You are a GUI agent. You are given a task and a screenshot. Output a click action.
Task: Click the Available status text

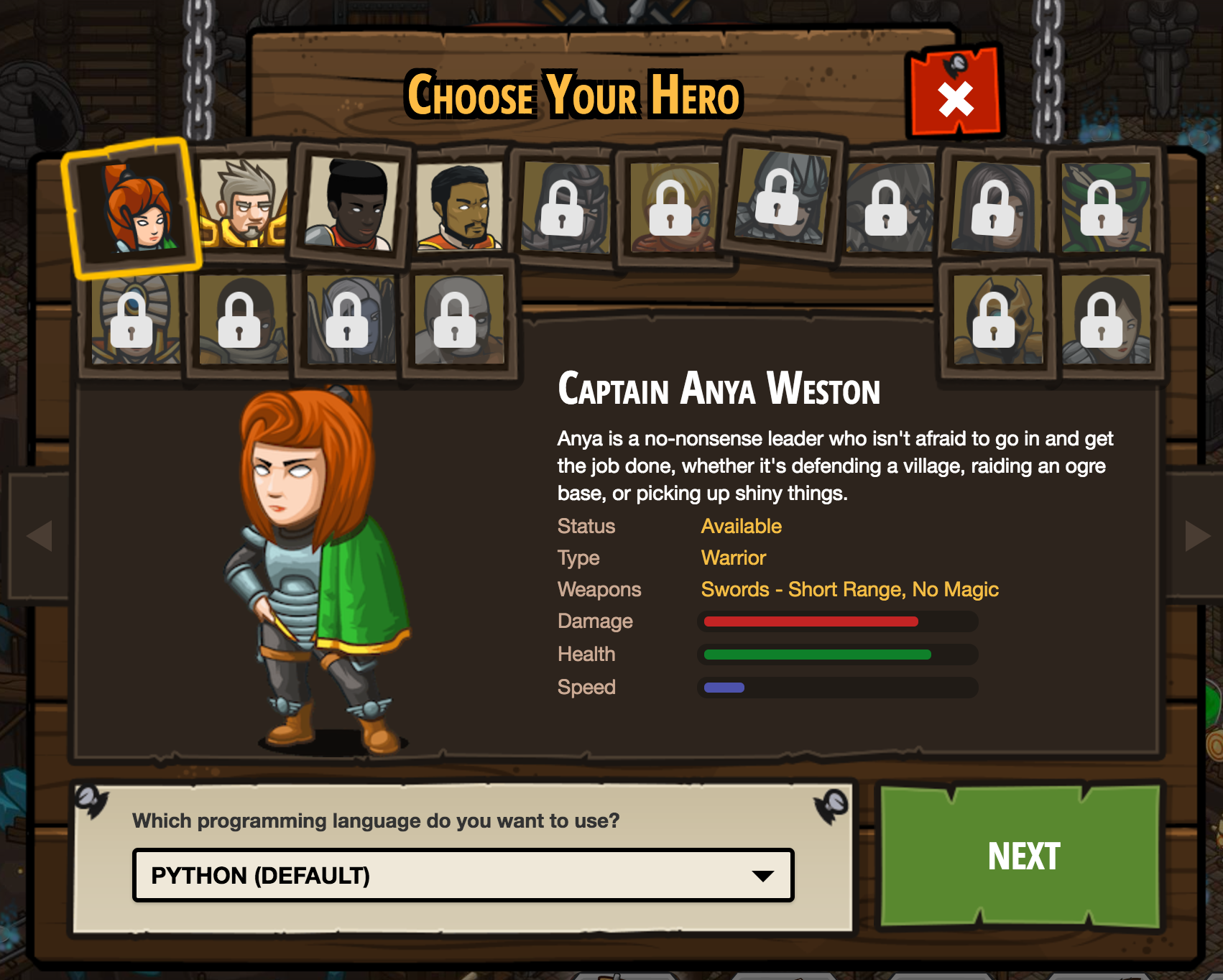pyautogui.click(x=742, y=526)
